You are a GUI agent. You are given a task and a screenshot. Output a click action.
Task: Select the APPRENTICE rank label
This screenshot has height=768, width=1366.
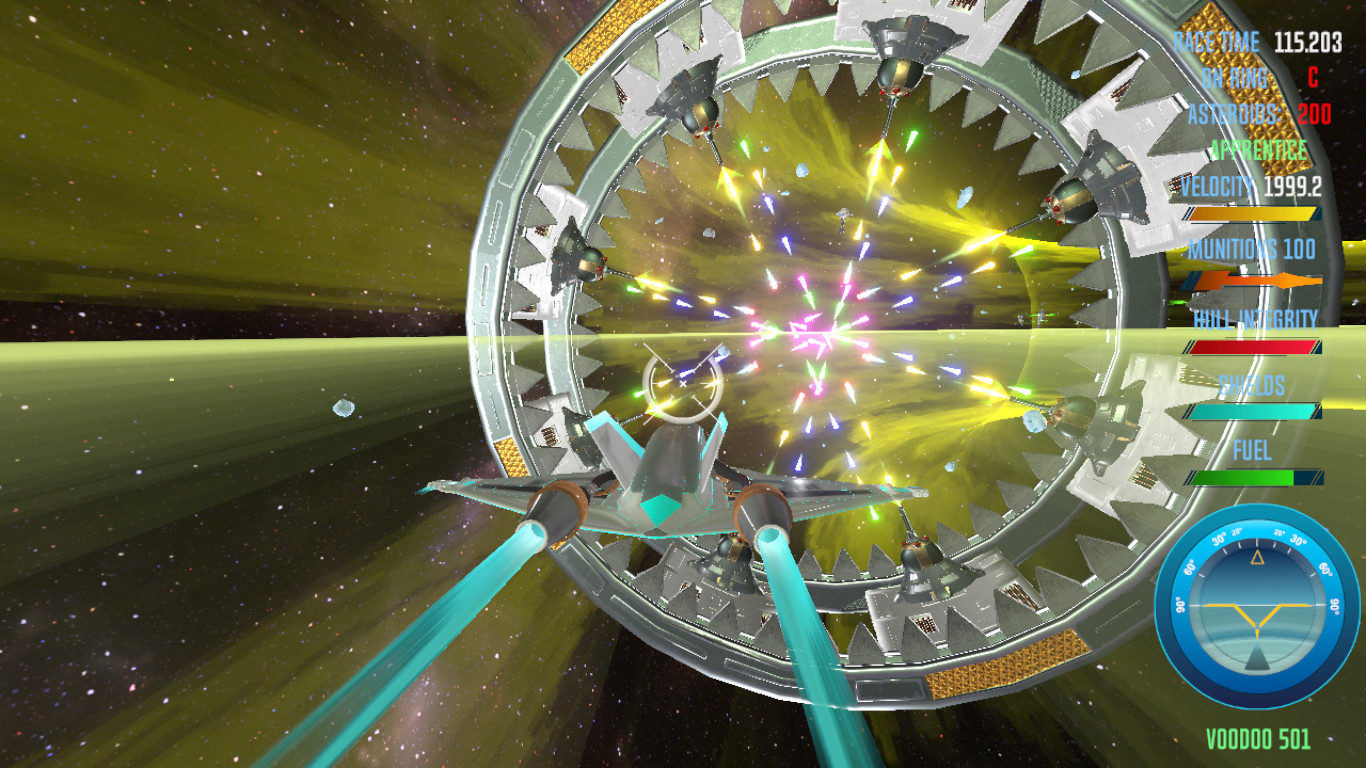click(1257, 150)
